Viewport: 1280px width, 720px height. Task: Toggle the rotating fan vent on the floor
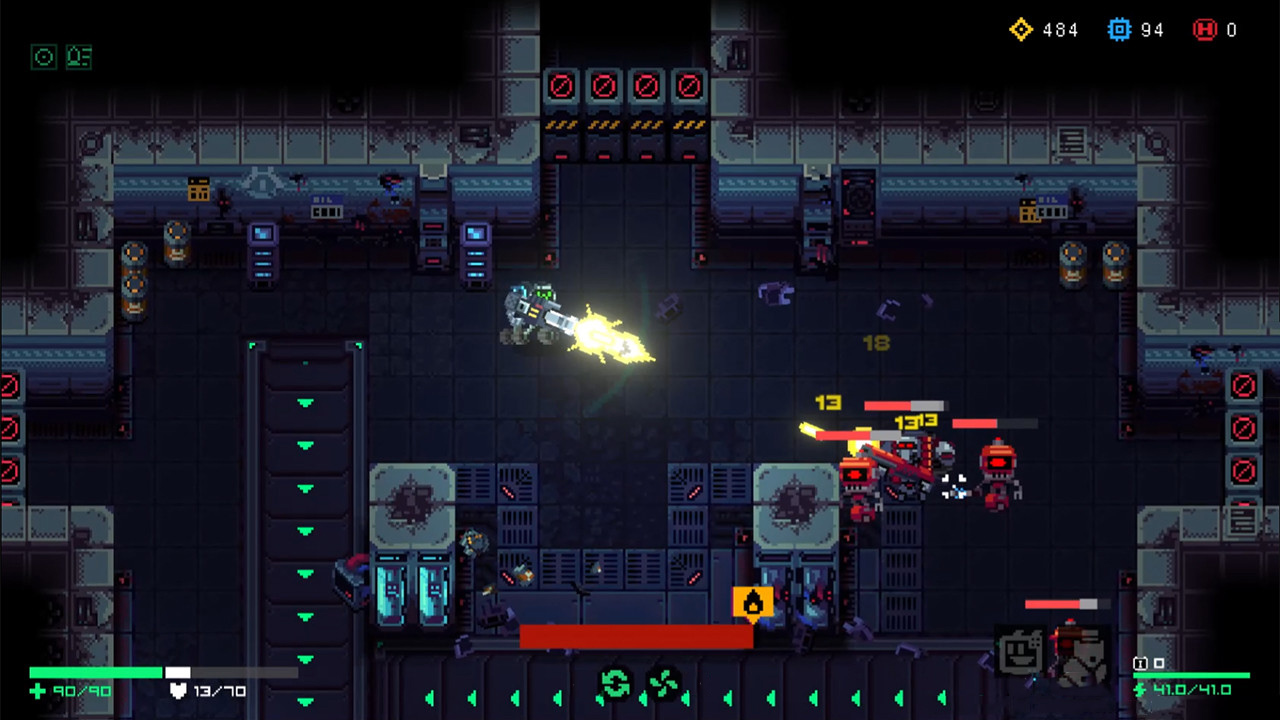pyautogui.click(x=614, y=683)
